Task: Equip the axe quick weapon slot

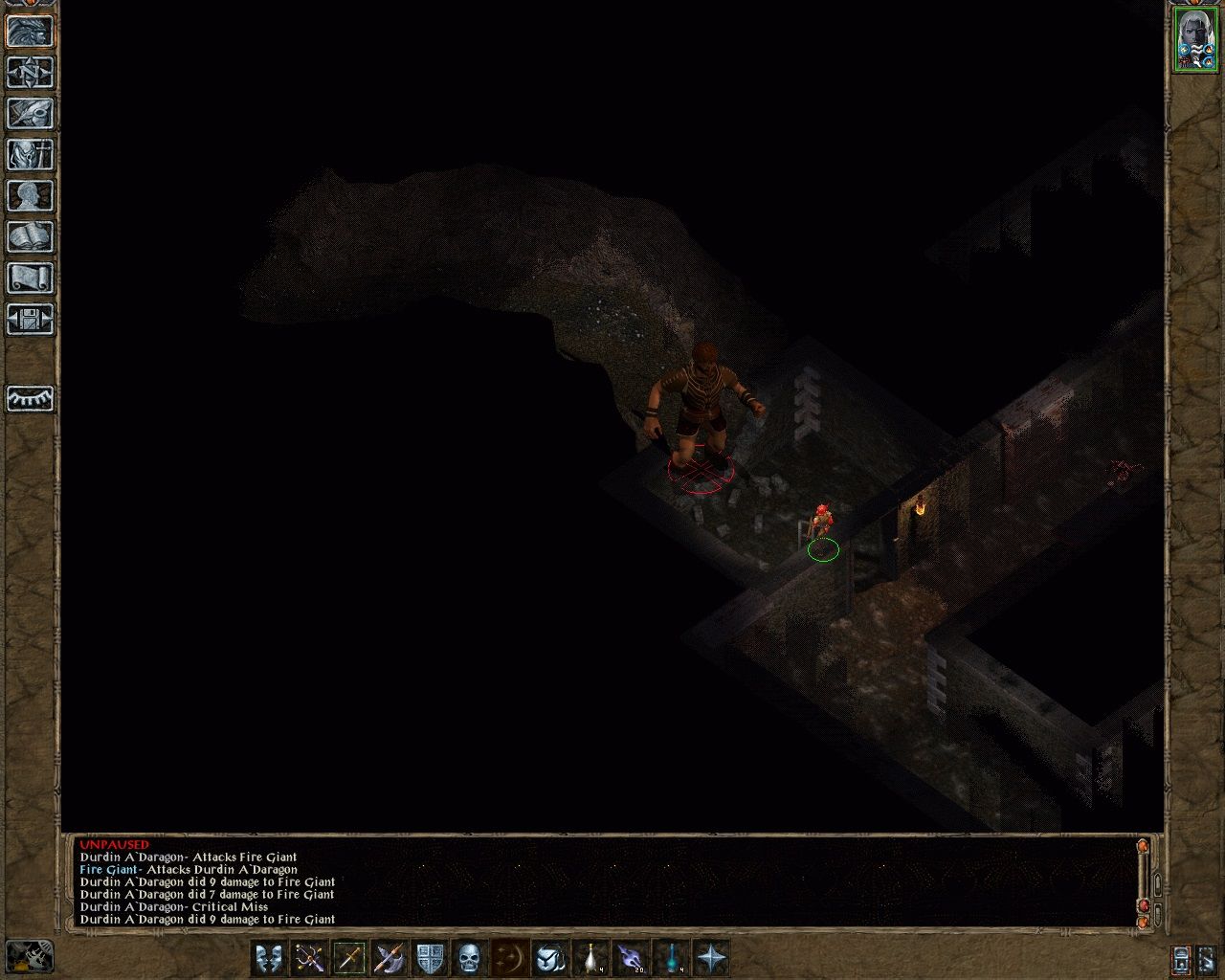Action: click(390, 959)
